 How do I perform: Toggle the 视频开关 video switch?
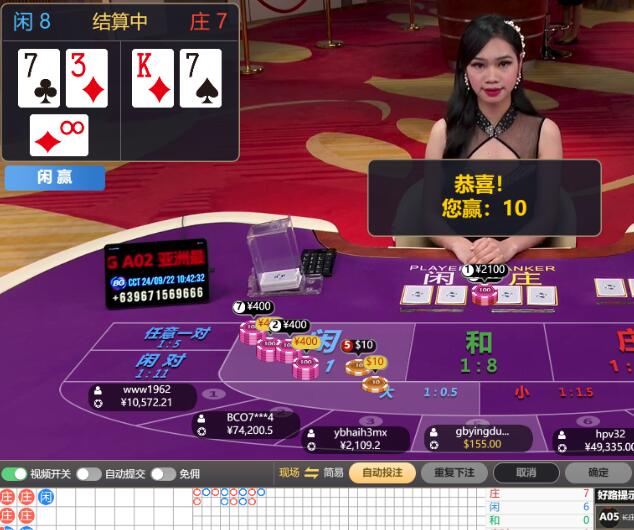pos(14,473)
